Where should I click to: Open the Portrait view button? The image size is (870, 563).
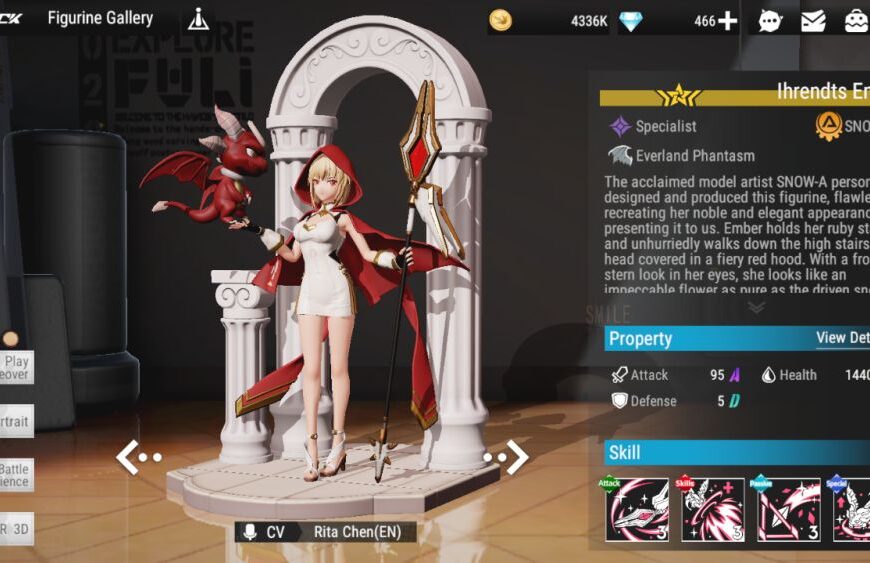point(16,422)
